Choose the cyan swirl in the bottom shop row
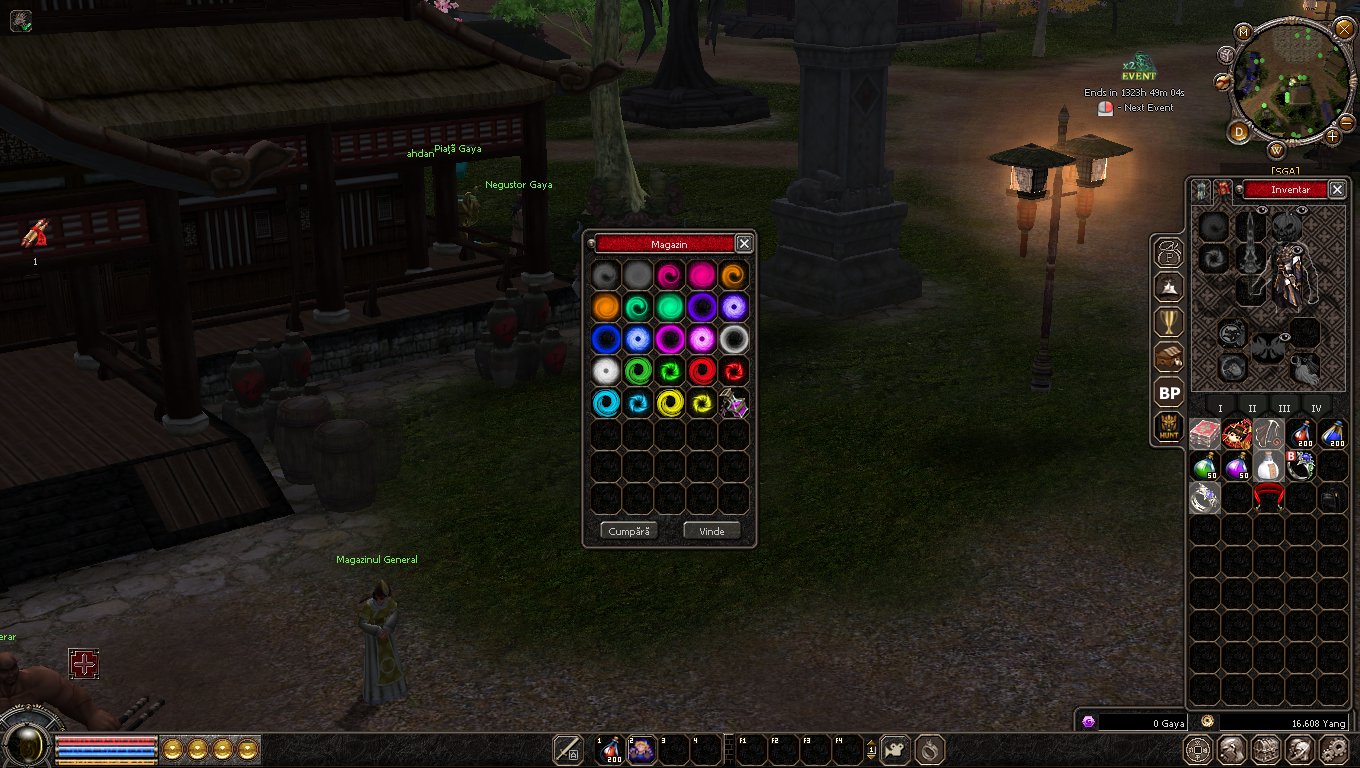The width and height of the screenshot is (1360, 768). tap(605, 404)
